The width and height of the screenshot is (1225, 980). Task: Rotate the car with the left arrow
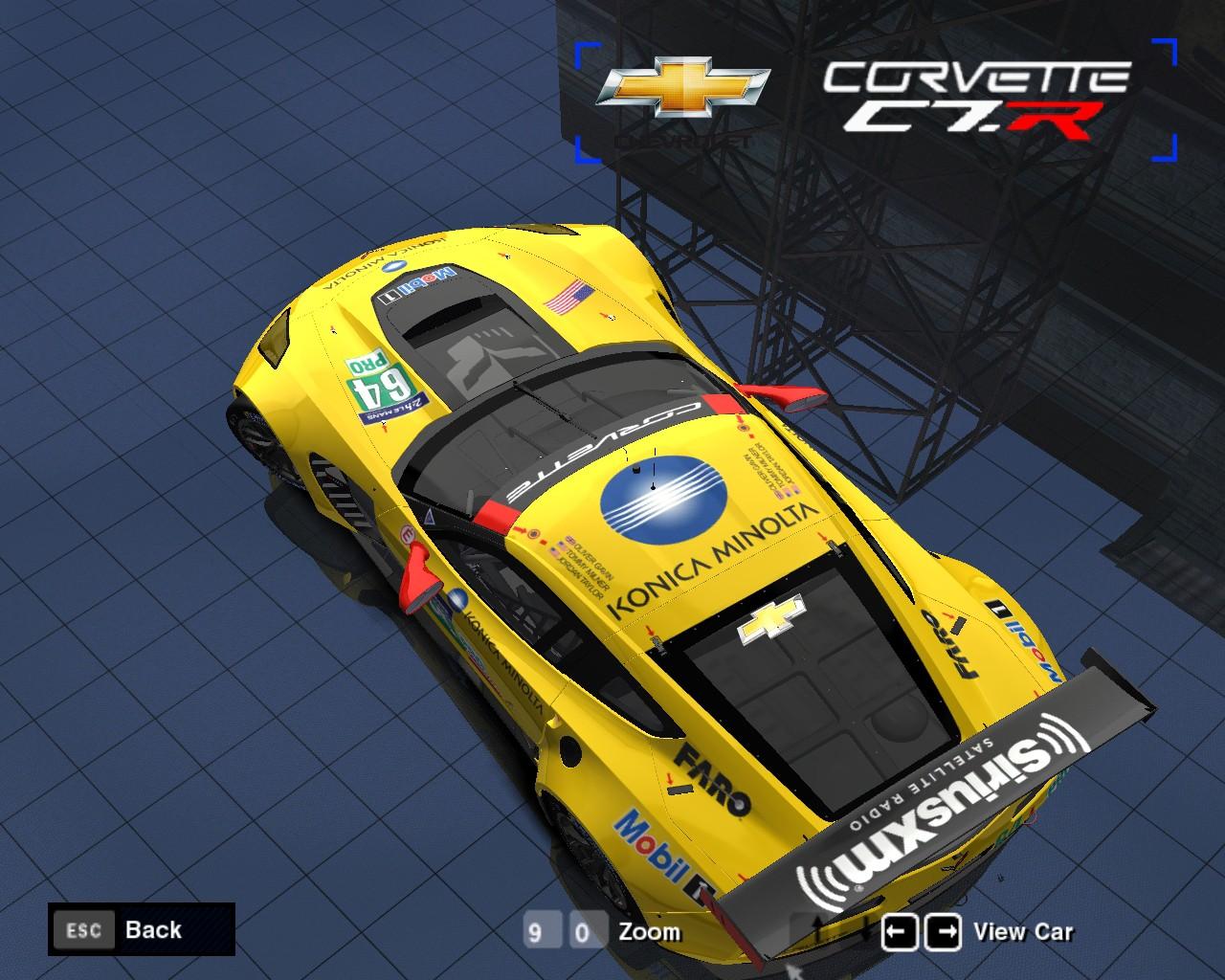(x=900, y=931)
